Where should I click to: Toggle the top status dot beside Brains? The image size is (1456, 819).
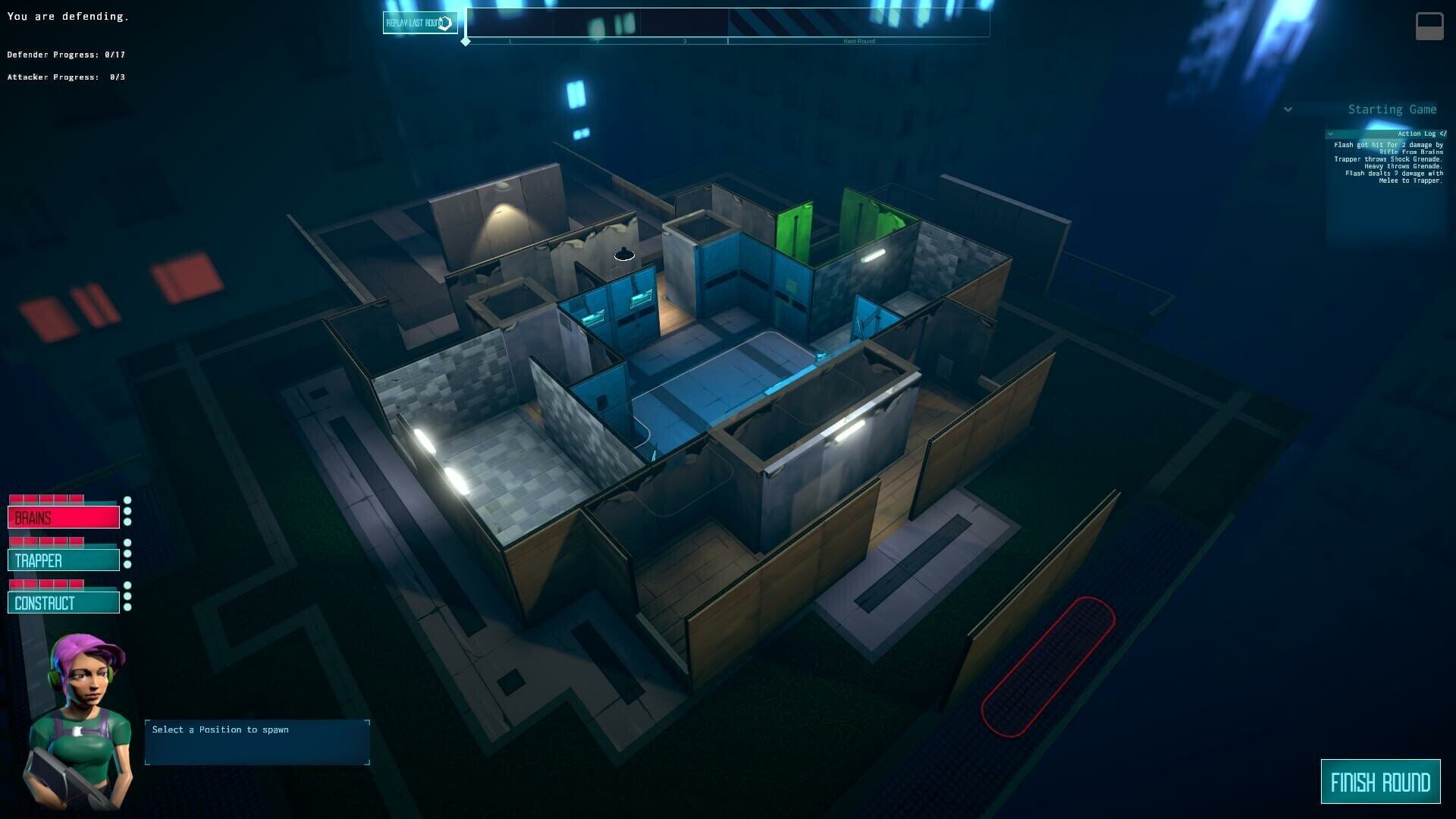[127, 500]
